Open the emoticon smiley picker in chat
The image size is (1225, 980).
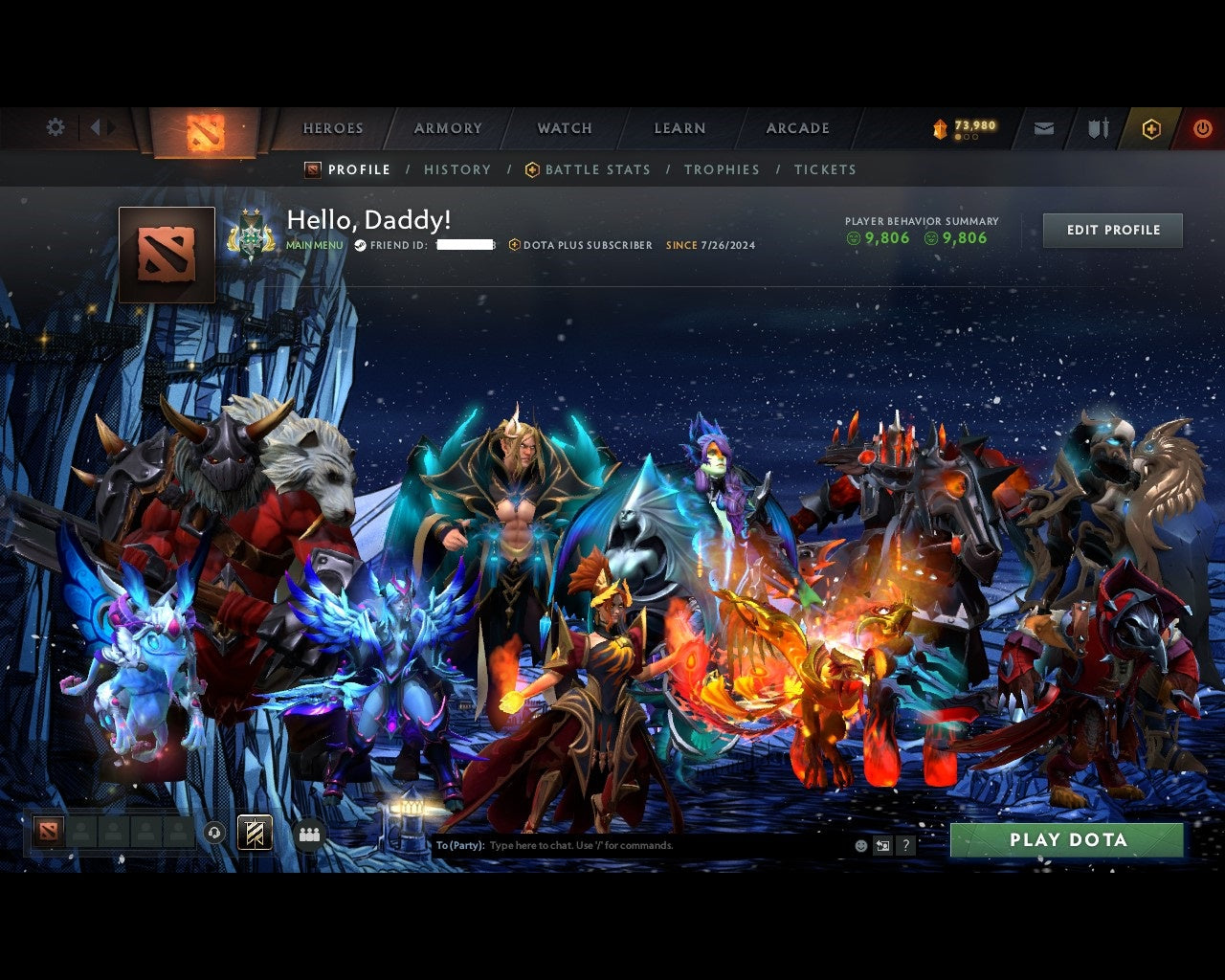[x=859, y=845]
